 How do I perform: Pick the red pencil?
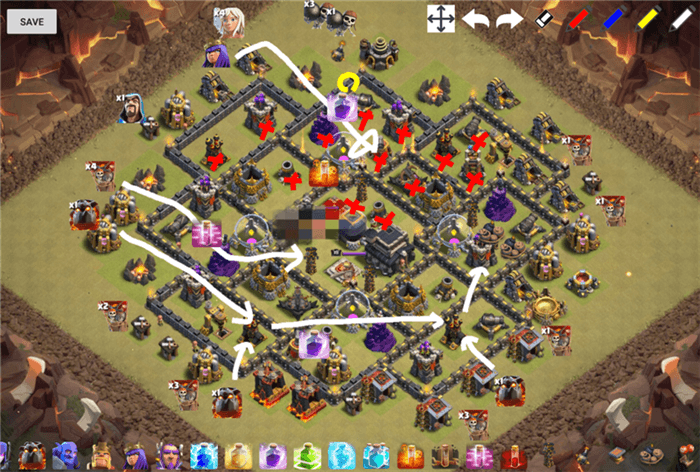(x=578, y=18)
